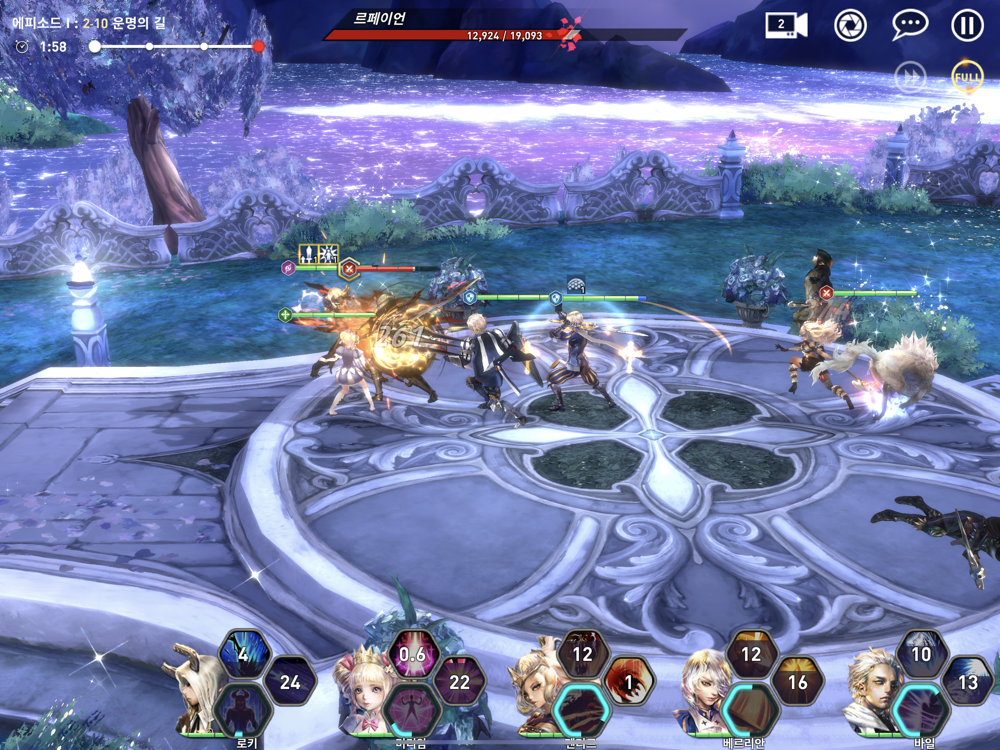Screen dimensions: 1000x750
Task: Use Vail's skill showing cooldown 10
Action: click(921, 655)
